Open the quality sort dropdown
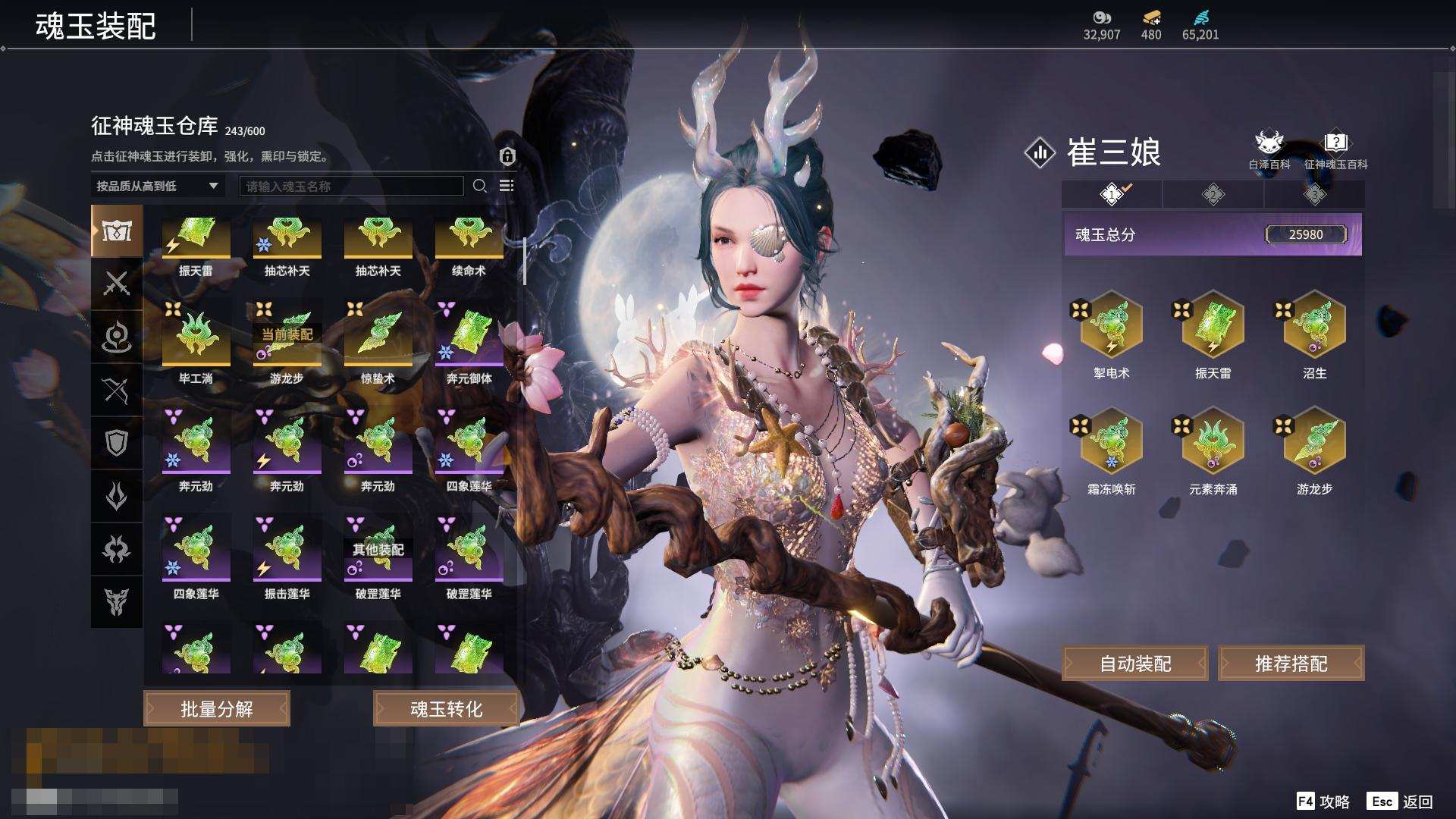This screenshot has width=1456, height=819. coord(157,186)
